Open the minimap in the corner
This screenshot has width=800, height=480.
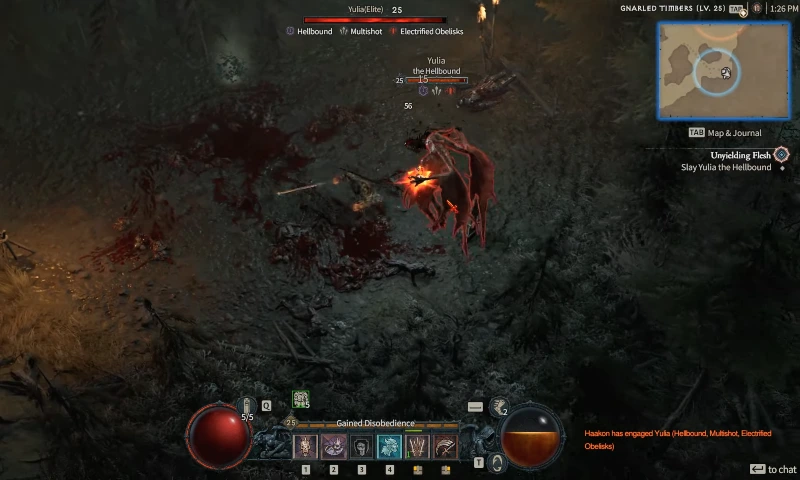(x=723, y=71)
